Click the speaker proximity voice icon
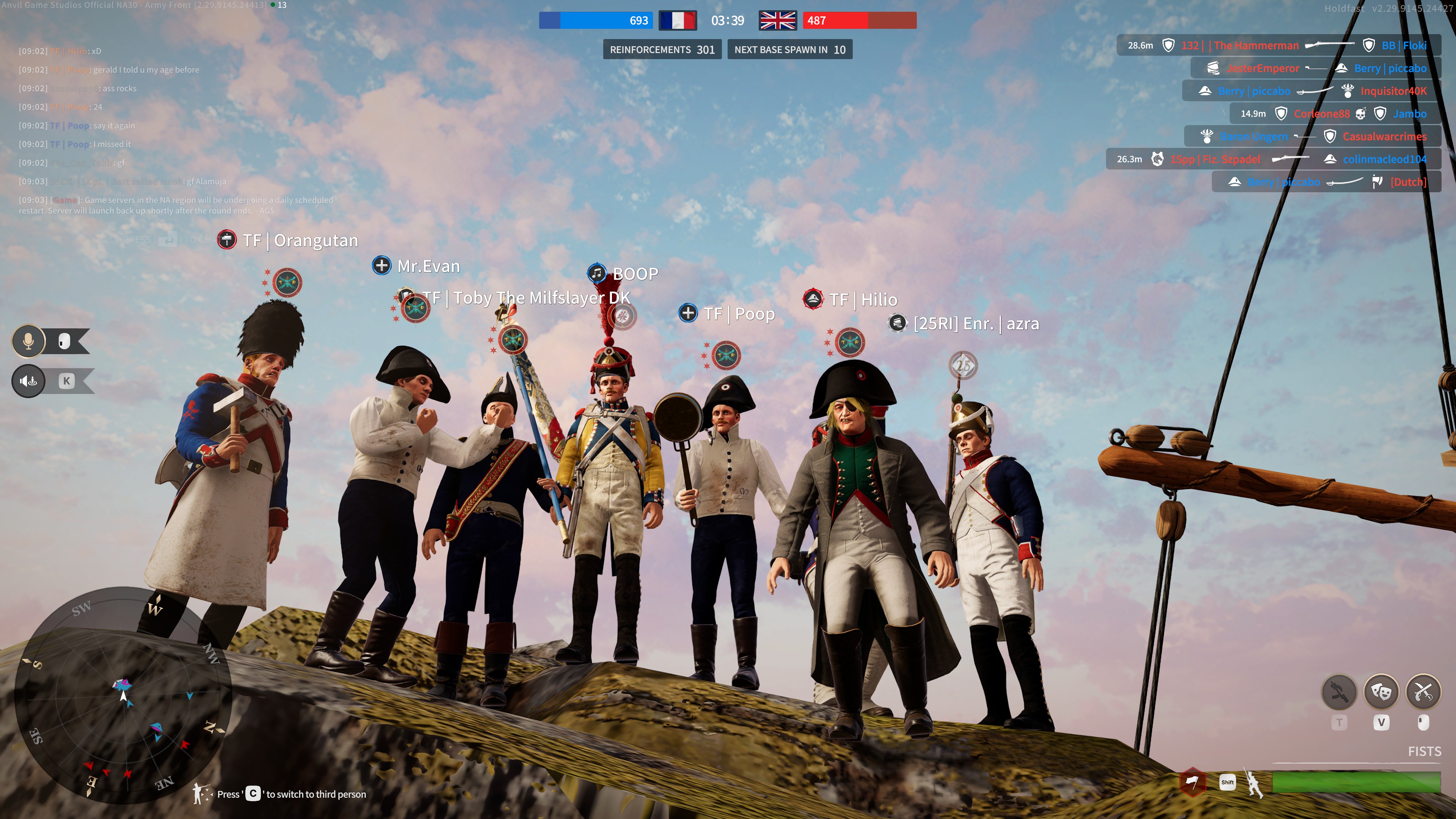1456x819 pixels. click(x=28, y=381)
